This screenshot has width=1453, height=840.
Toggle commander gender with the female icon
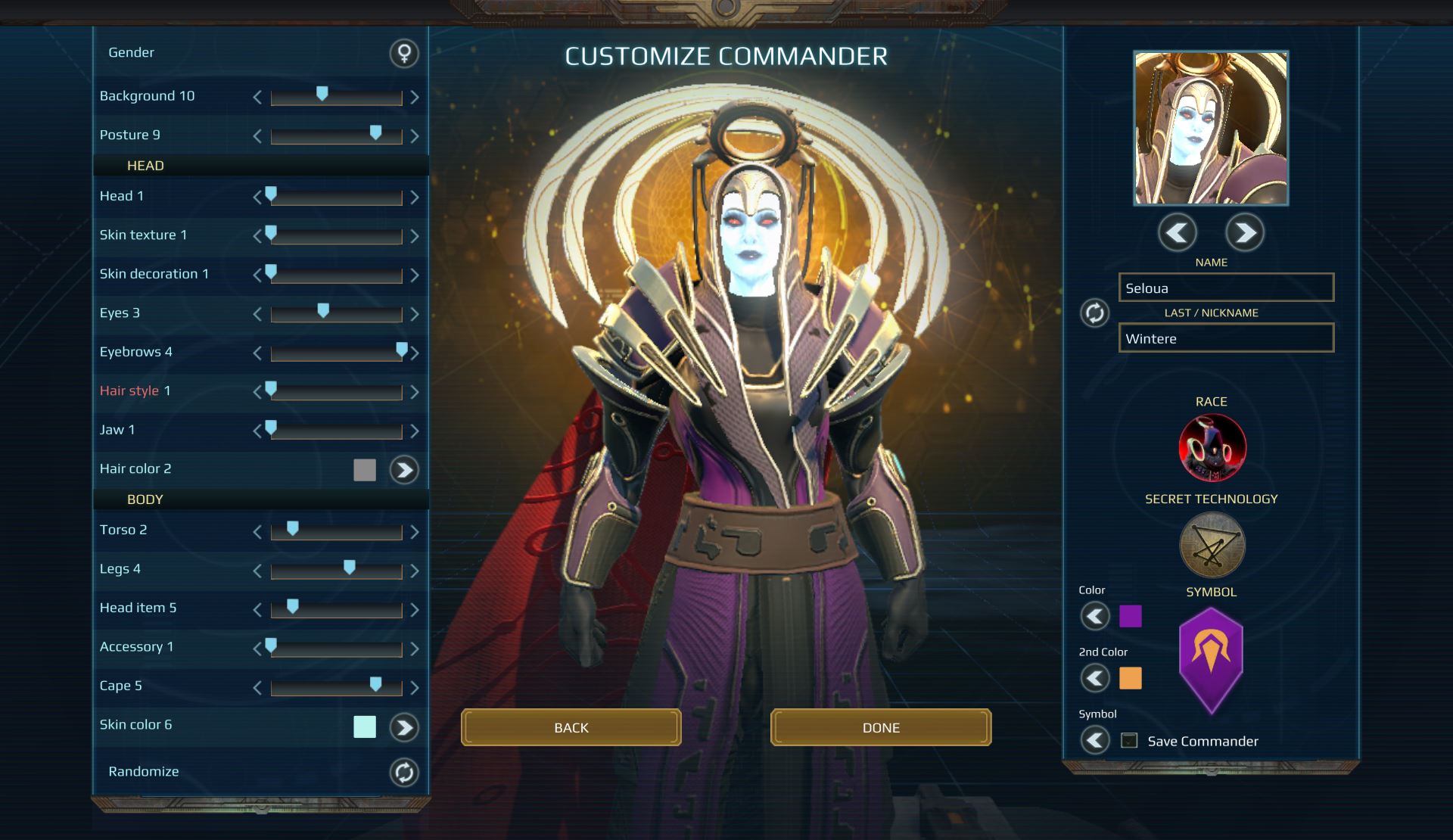(403, 53)
